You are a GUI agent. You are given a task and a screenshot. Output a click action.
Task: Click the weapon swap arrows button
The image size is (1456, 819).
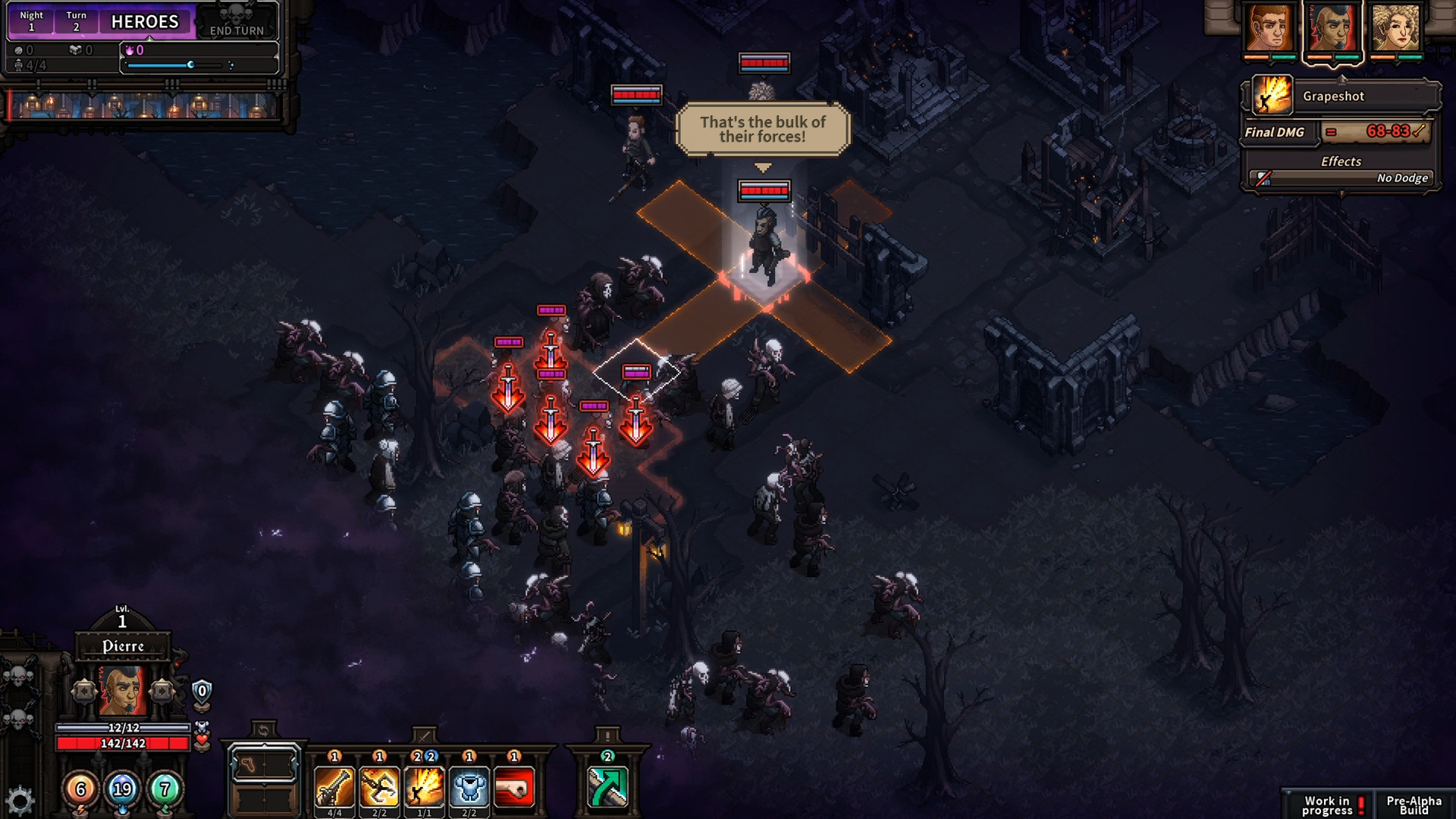click(263, 730)
